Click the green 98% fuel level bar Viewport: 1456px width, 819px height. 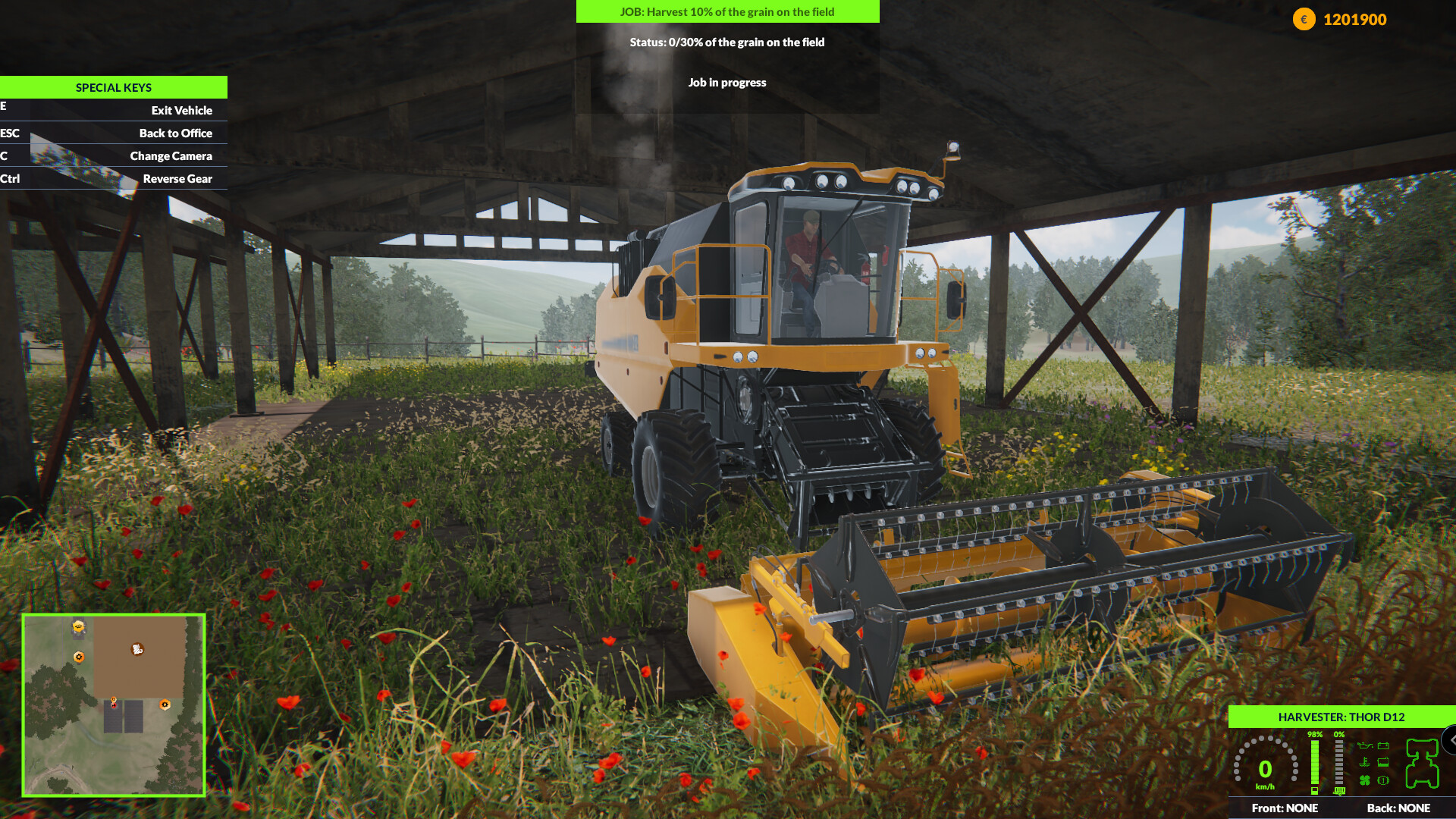point(1315,763)
